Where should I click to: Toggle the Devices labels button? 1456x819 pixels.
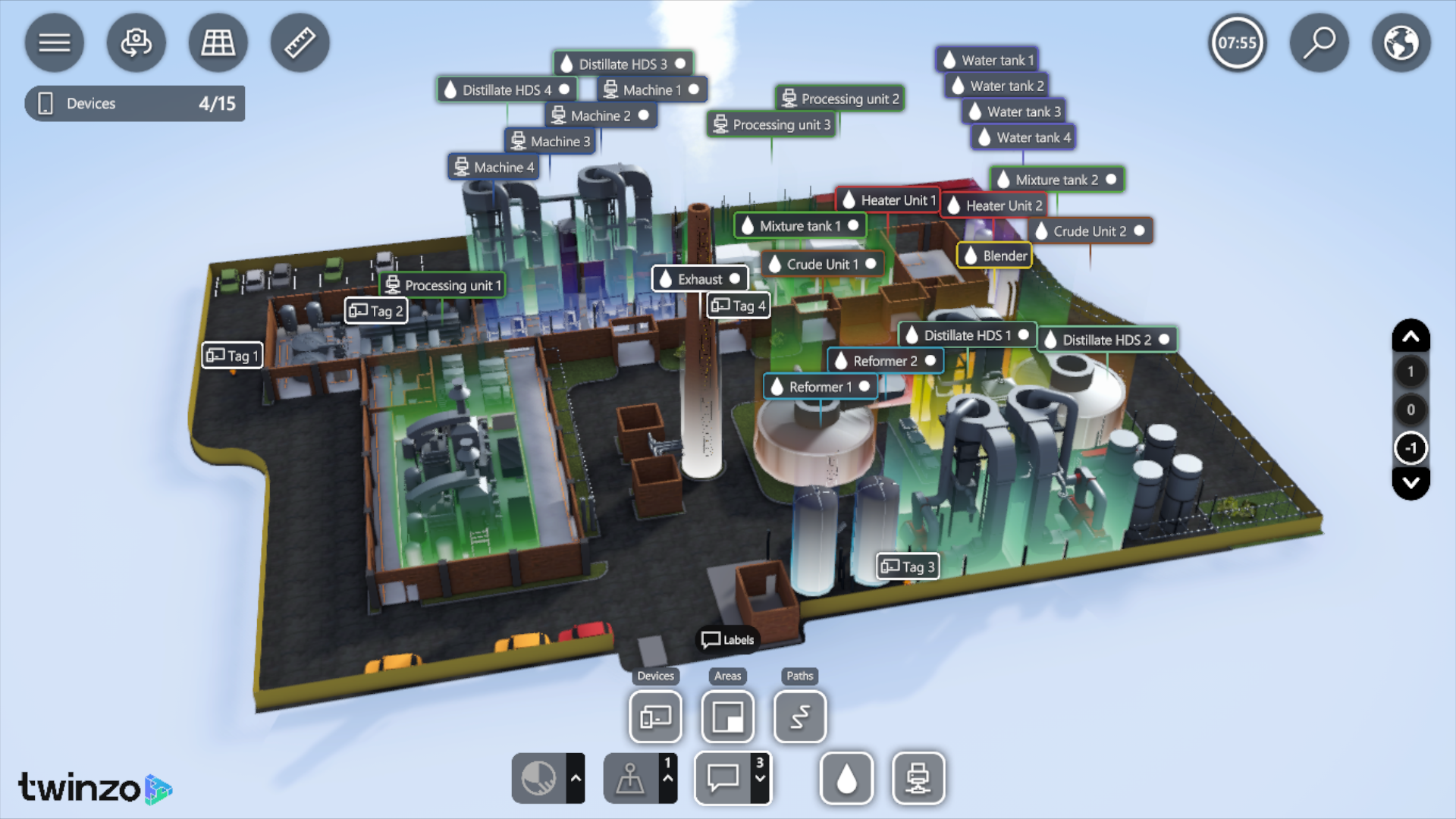(655, 717)
